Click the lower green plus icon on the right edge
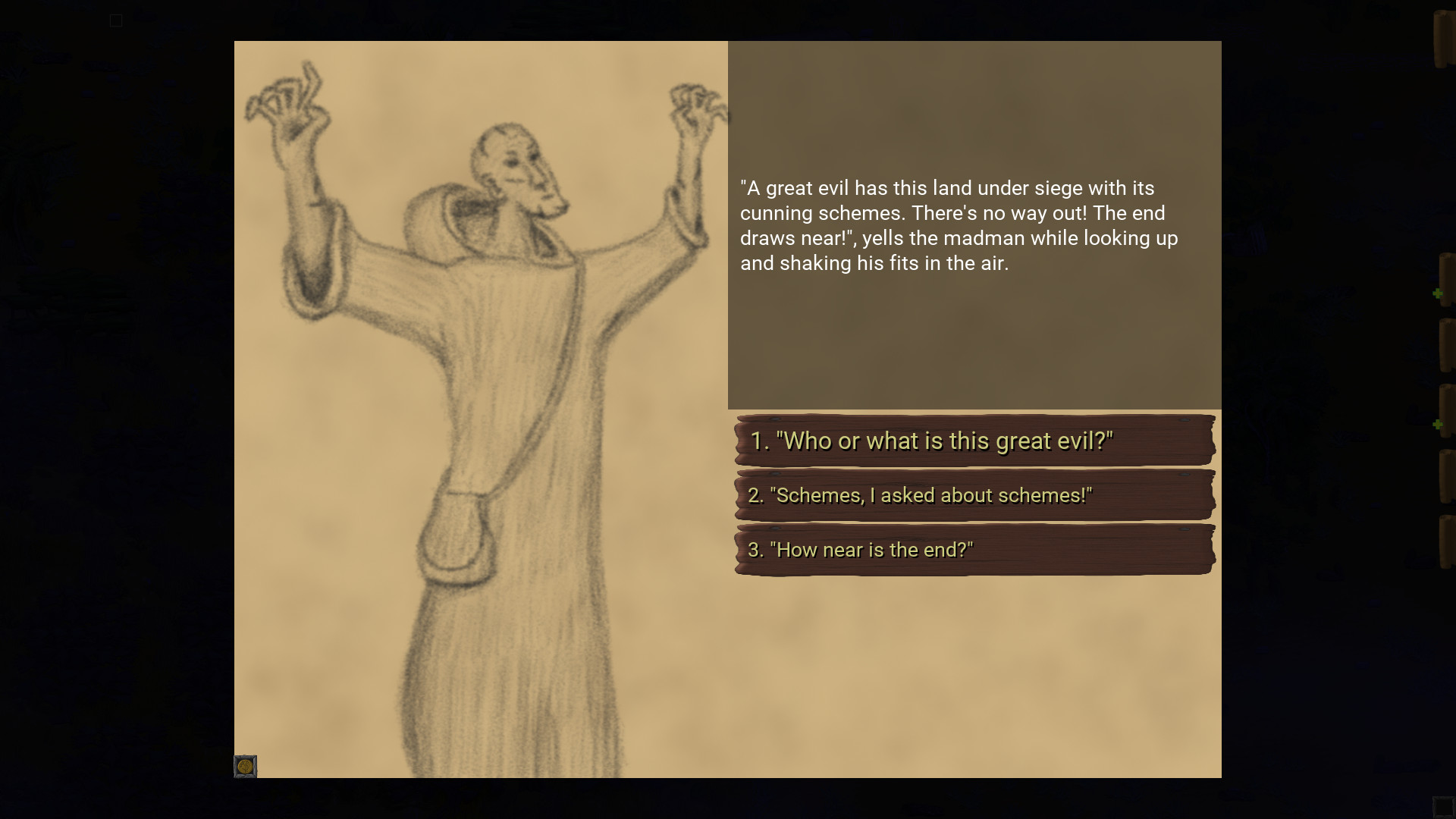This screenshot has height=819, width=1456. coord(1438,425)
